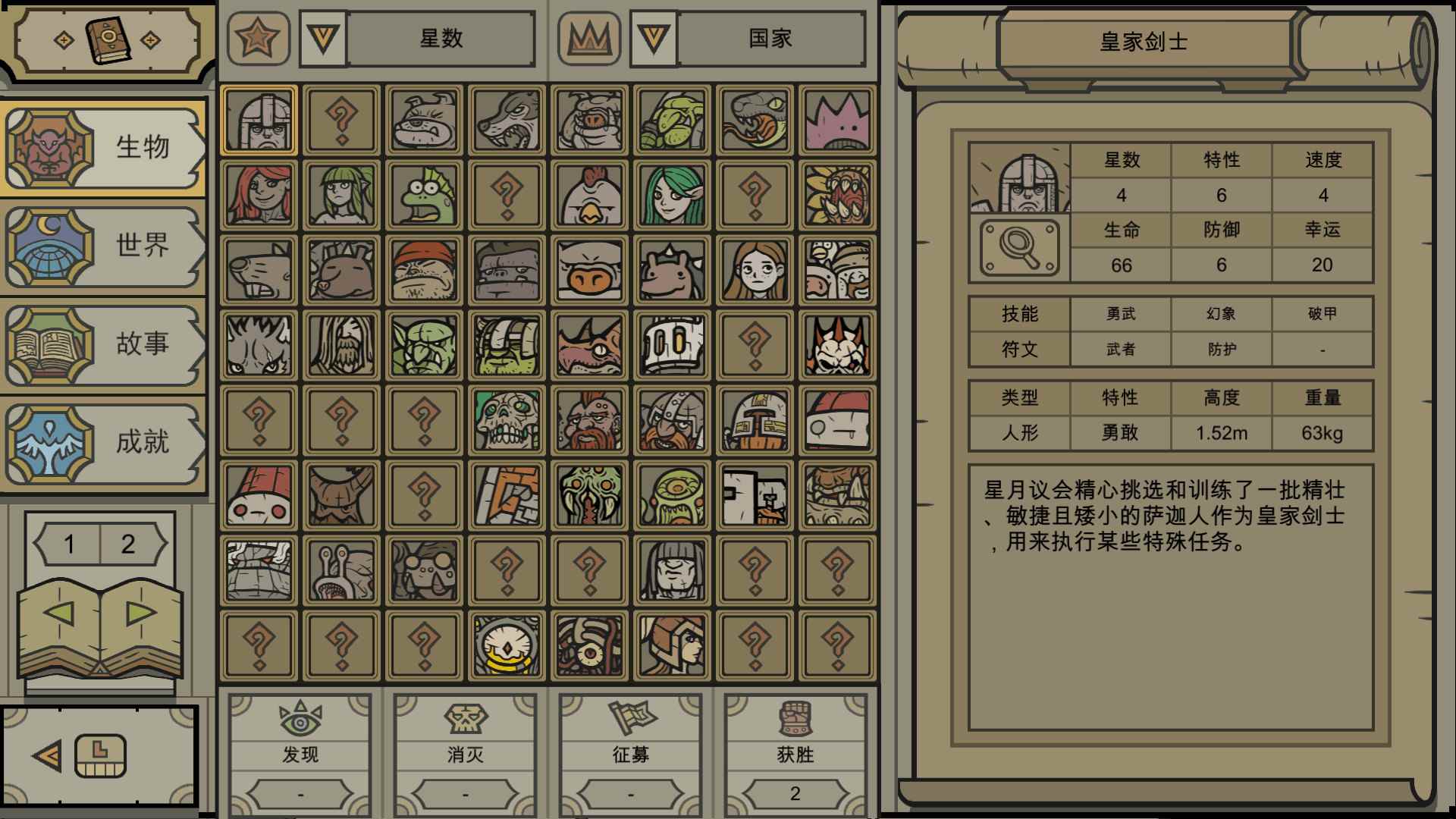Select page 2 in the page selector
Screen dimensions: 1456x819
coord(129,543)
